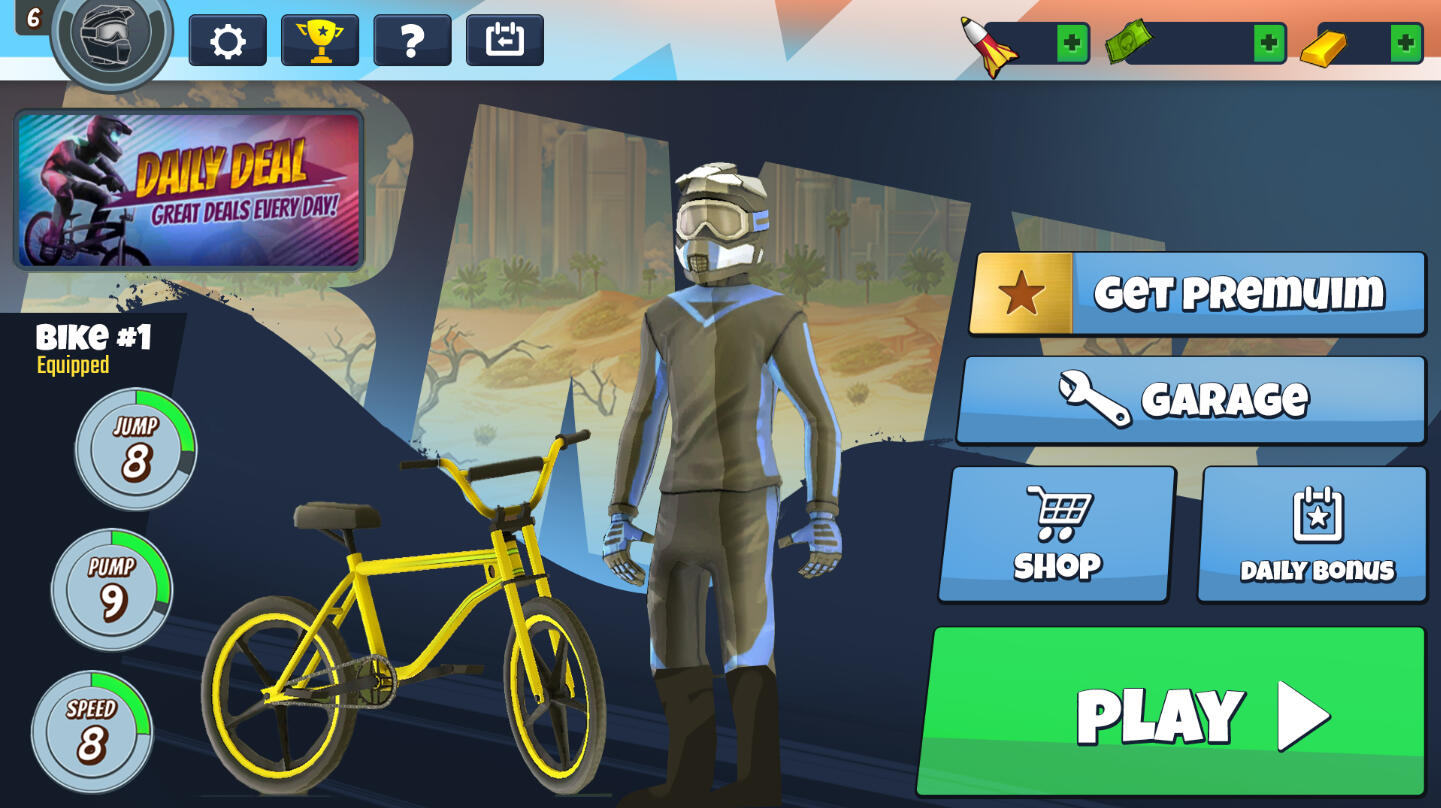This screenshot has height=808, width=1441.
Task: Add more rockets with the plus button
Action: (x=1072, y=43)
